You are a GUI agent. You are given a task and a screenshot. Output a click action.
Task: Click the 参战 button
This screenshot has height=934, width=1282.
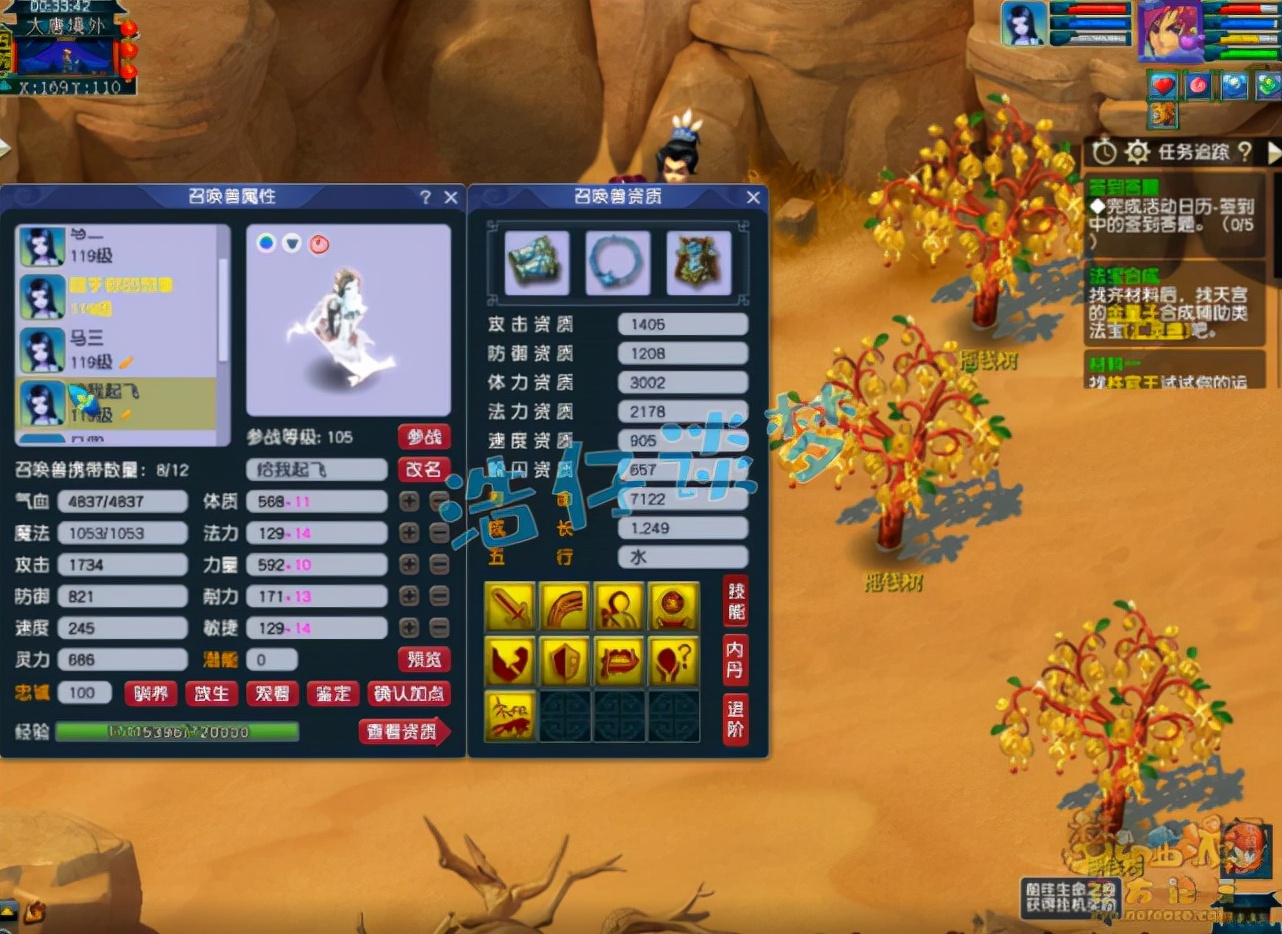point(424,437)
